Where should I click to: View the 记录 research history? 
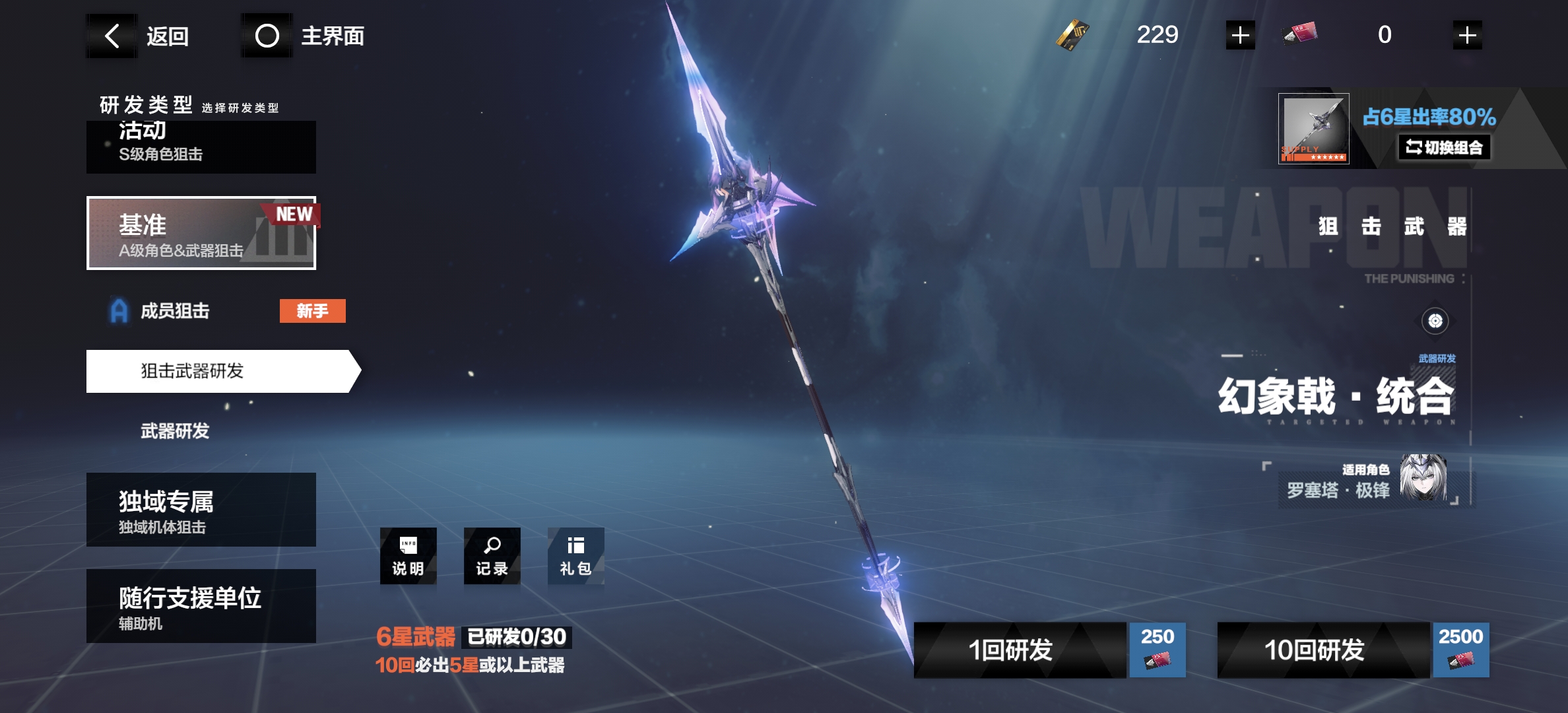[x=492, y=556]
